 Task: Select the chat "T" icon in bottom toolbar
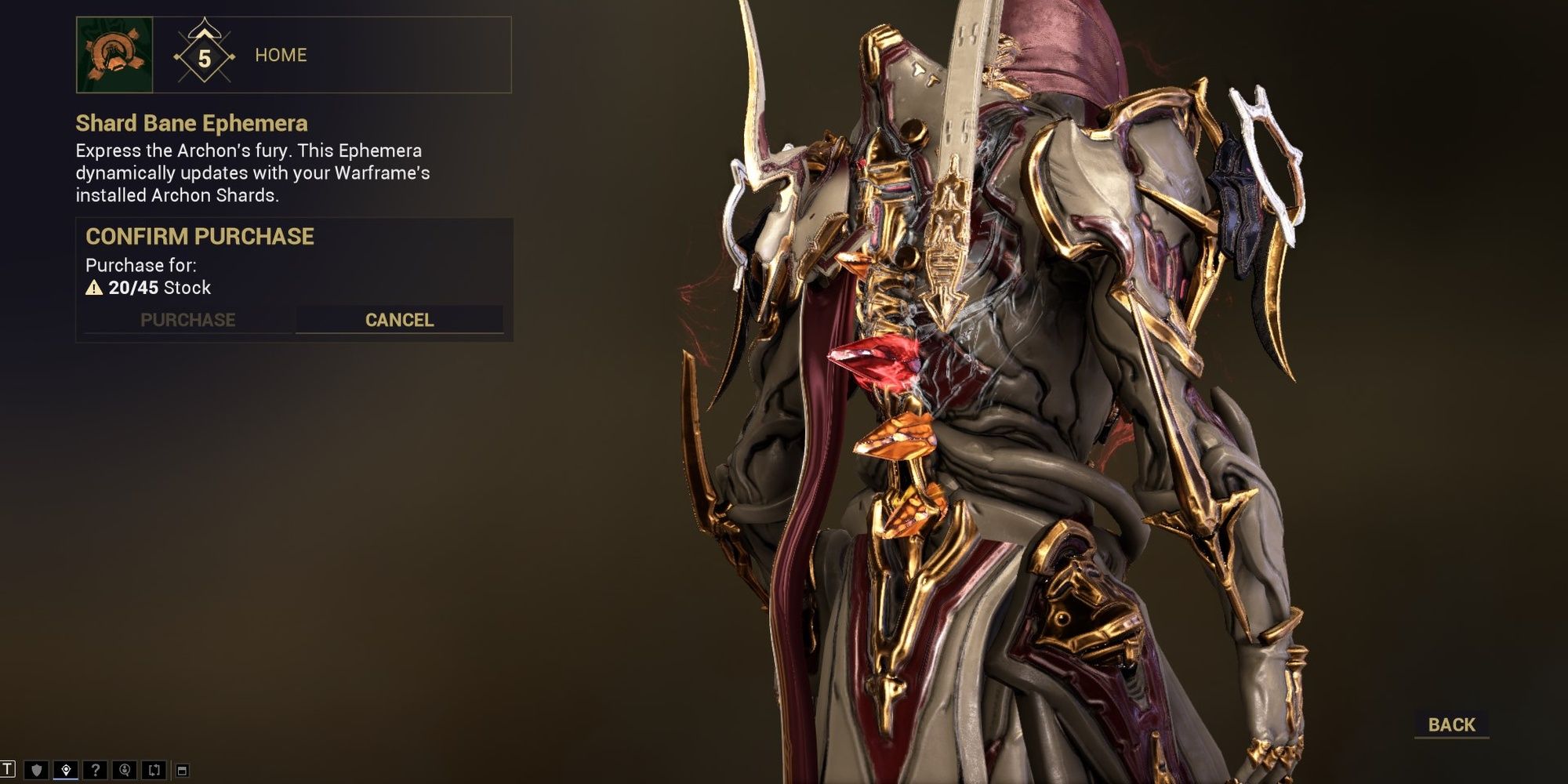tap(7, 770)
